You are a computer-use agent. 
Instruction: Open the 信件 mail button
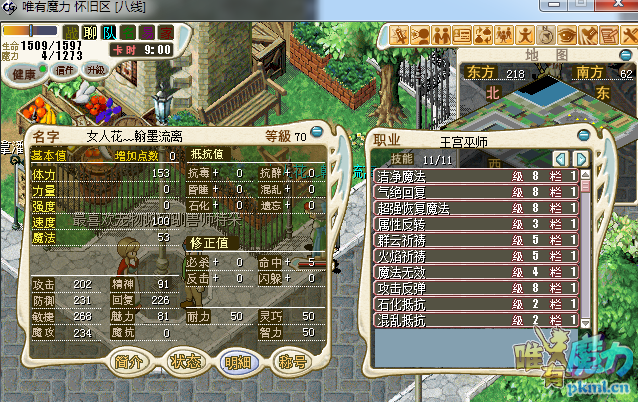pyautogui.click(x=65, y=71)
